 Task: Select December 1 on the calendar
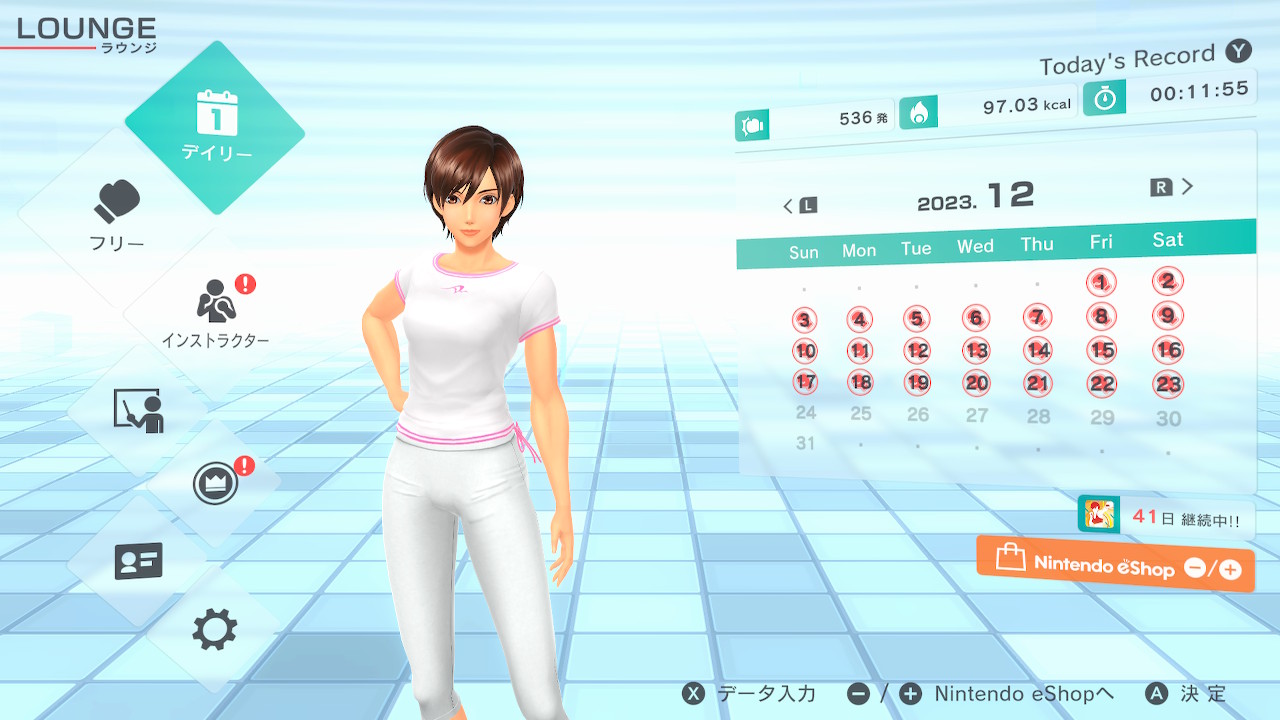tap(1101, 283)
